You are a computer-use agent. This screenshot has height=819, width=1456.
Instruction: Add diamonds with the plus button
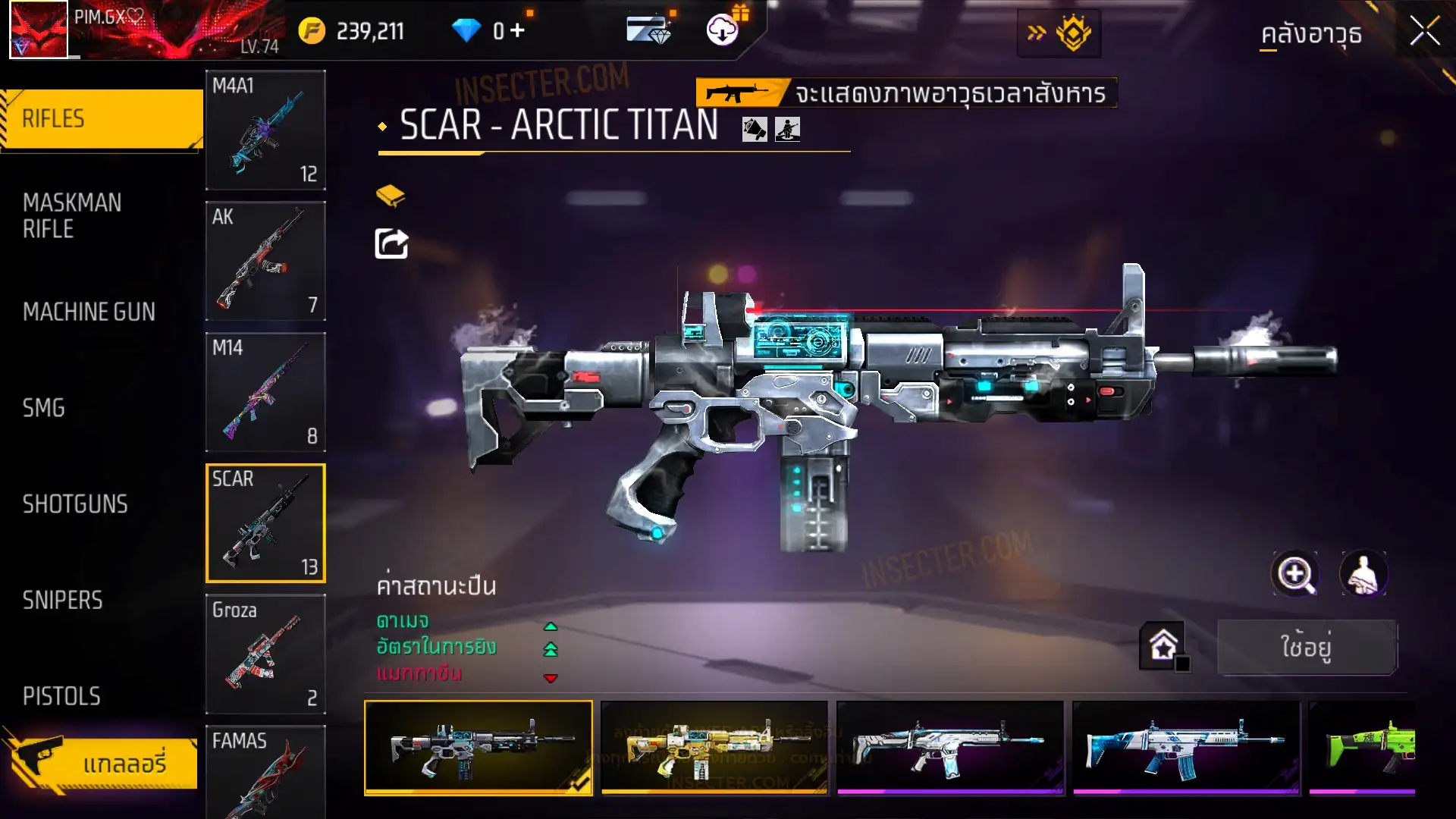click(x=518, y=30)
